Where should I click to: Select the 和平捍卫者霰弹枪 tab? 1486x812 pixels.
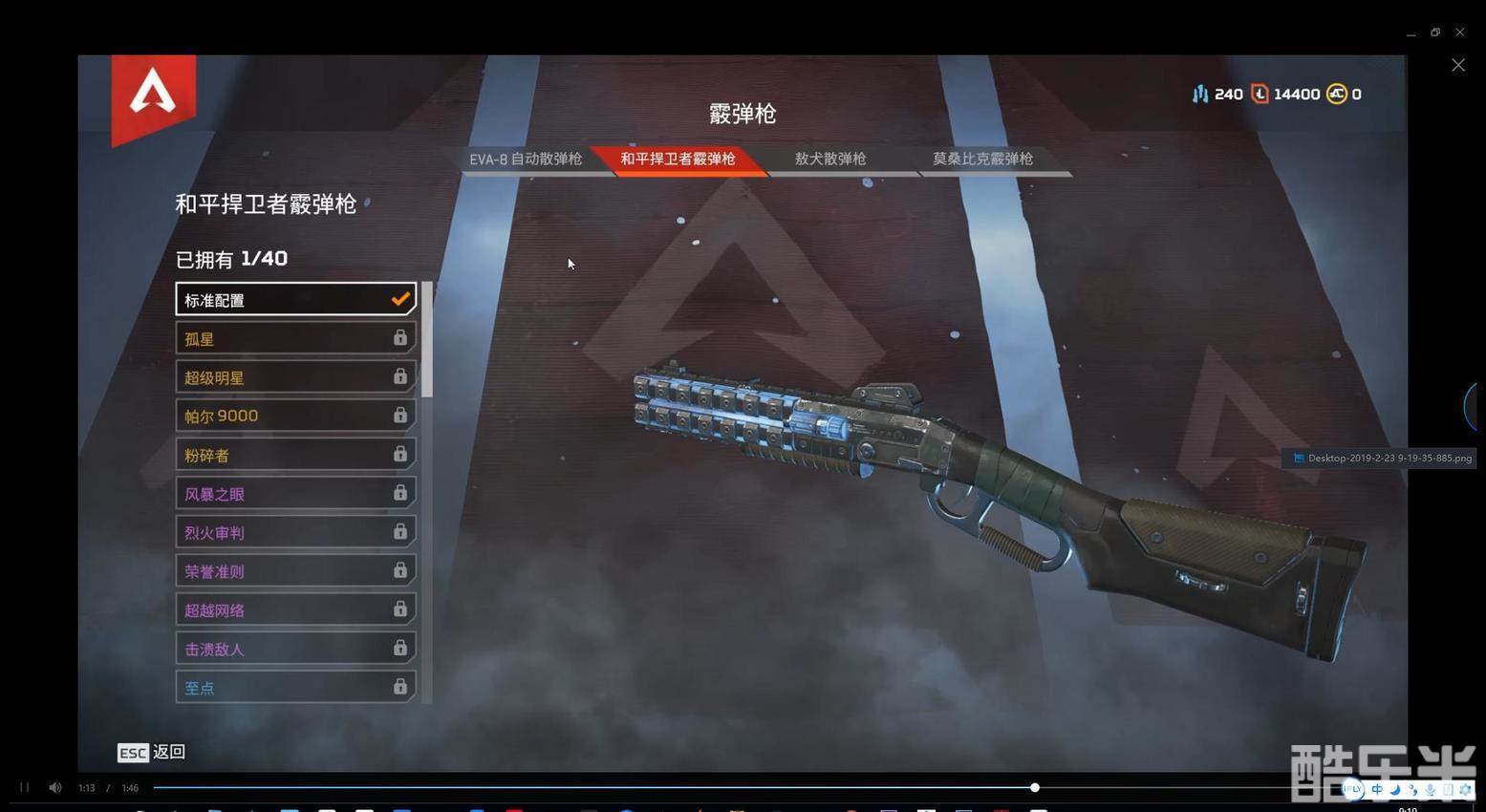coord(678,160)
